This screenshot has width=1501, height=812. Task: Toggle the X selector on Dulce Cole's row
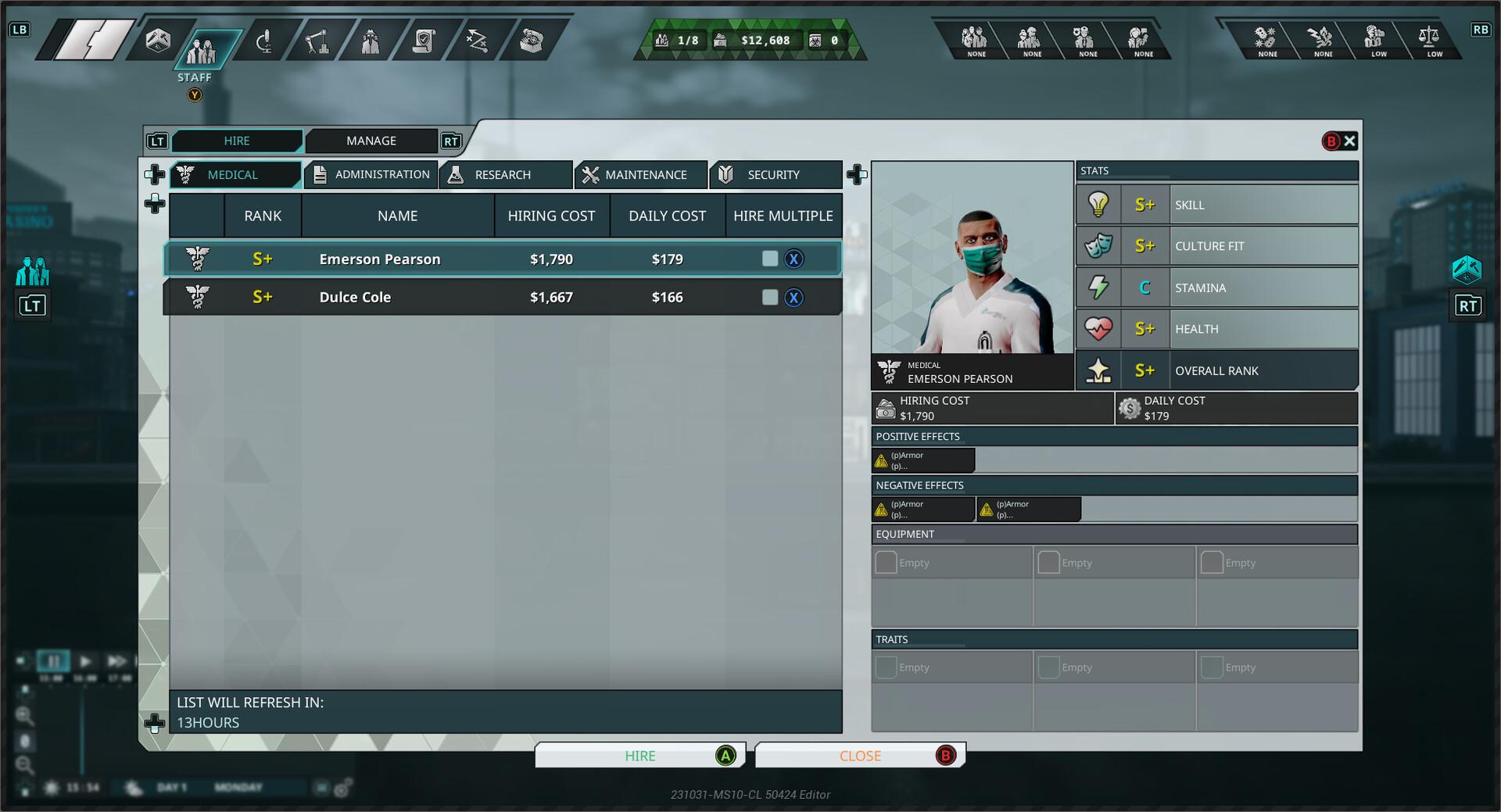pos(794,297)
